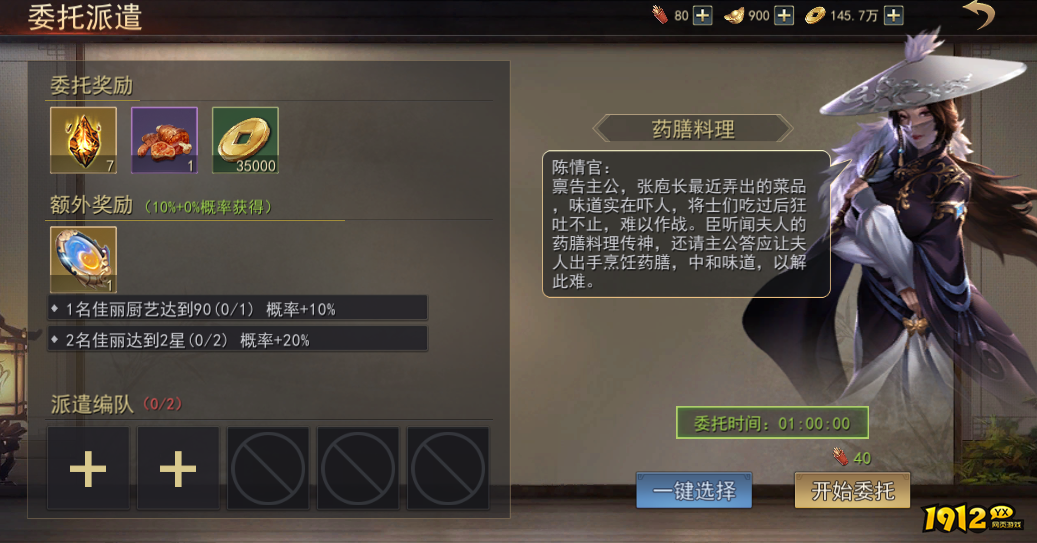
Task: Add more arrow tokens with plus button
Action: (x=703, y=16)
